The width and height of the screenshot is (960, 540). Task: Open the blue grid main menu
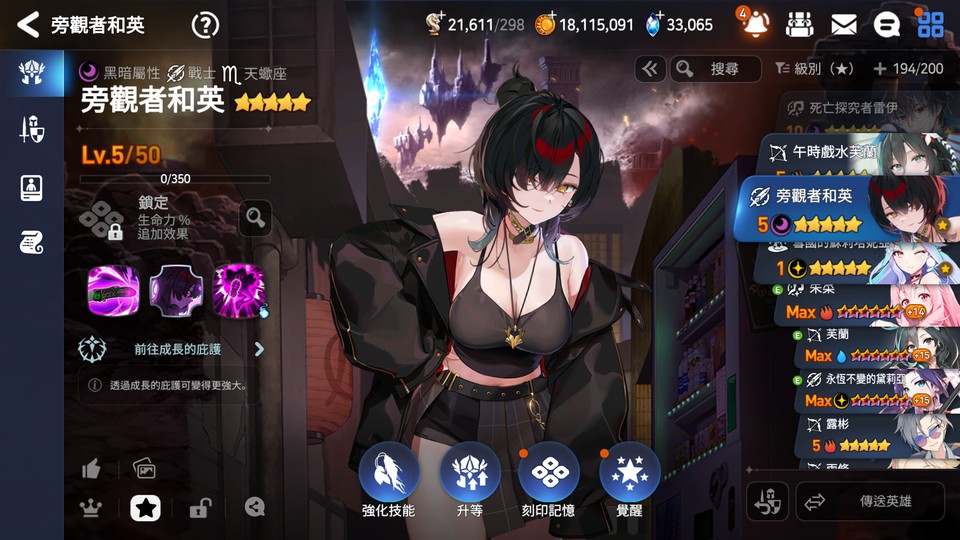[930, 24]
